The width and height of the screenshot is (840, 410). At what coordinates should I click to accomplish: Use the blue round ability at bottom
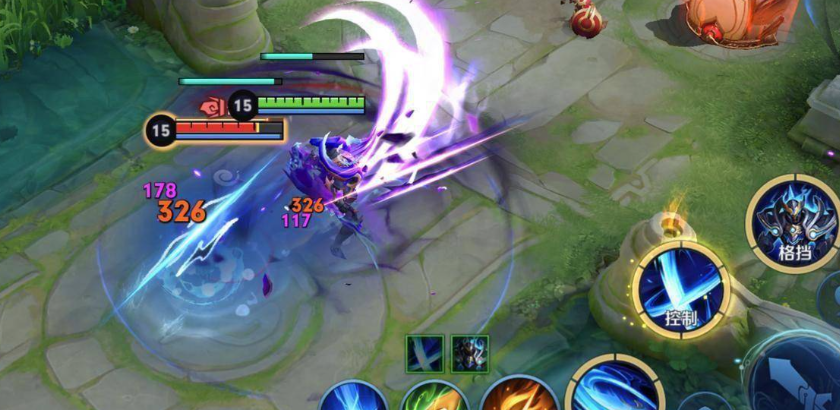pos(355,397)
